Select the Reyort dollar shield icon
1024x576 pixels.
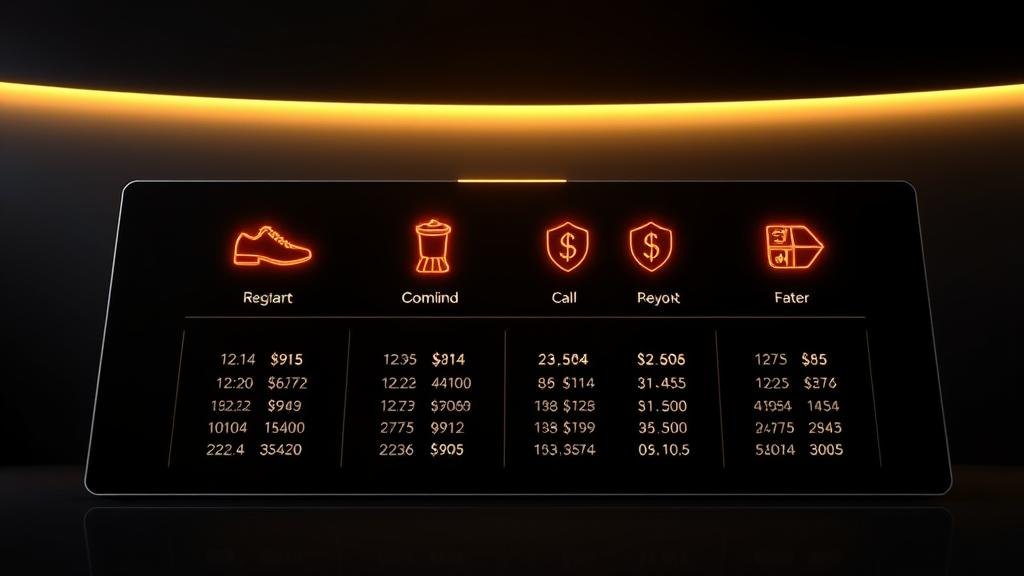point(650,246)
